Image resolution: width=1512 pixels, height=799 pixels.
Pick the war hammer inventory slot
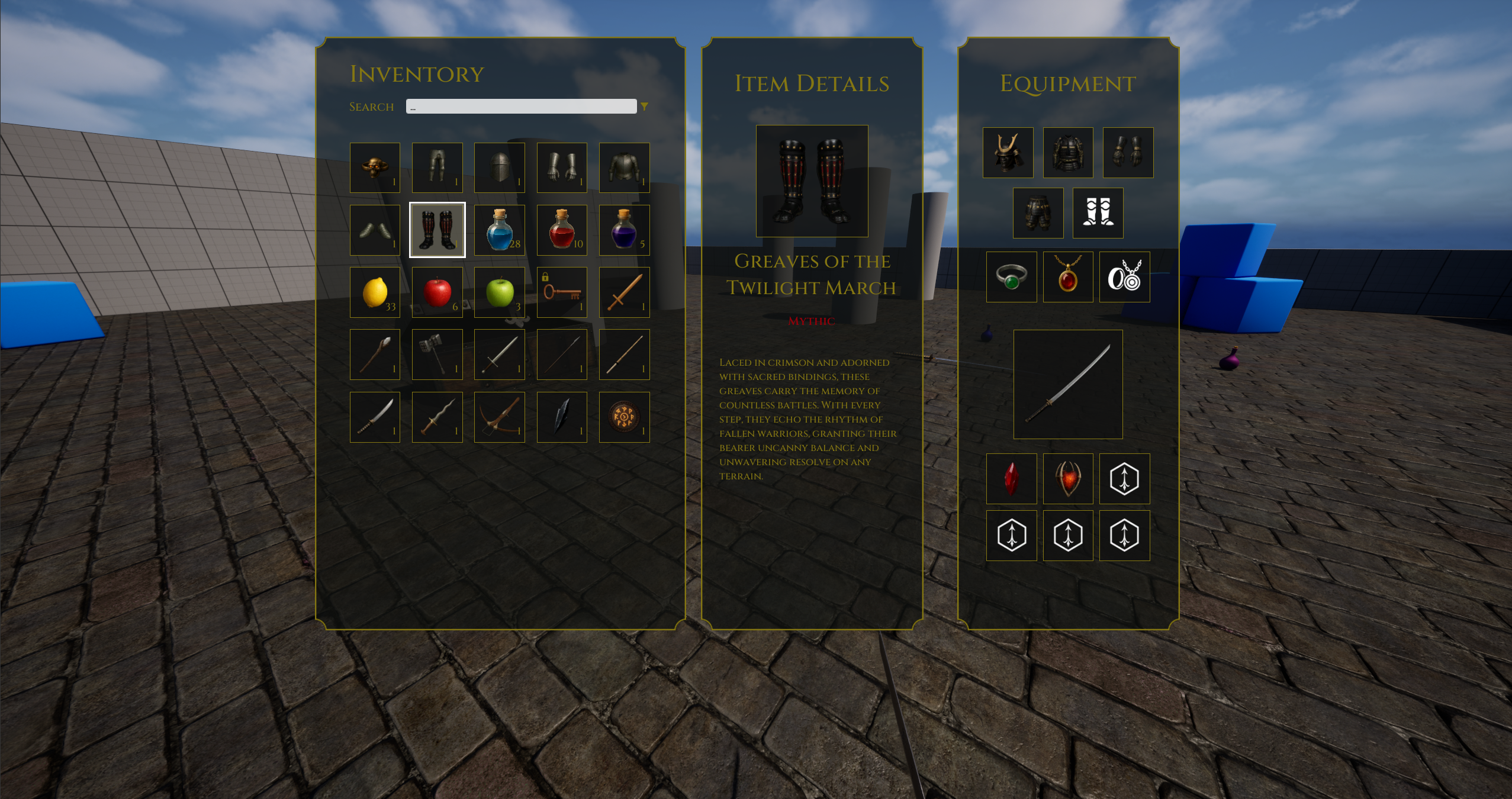pyautogui.click(x=437, y=355)
